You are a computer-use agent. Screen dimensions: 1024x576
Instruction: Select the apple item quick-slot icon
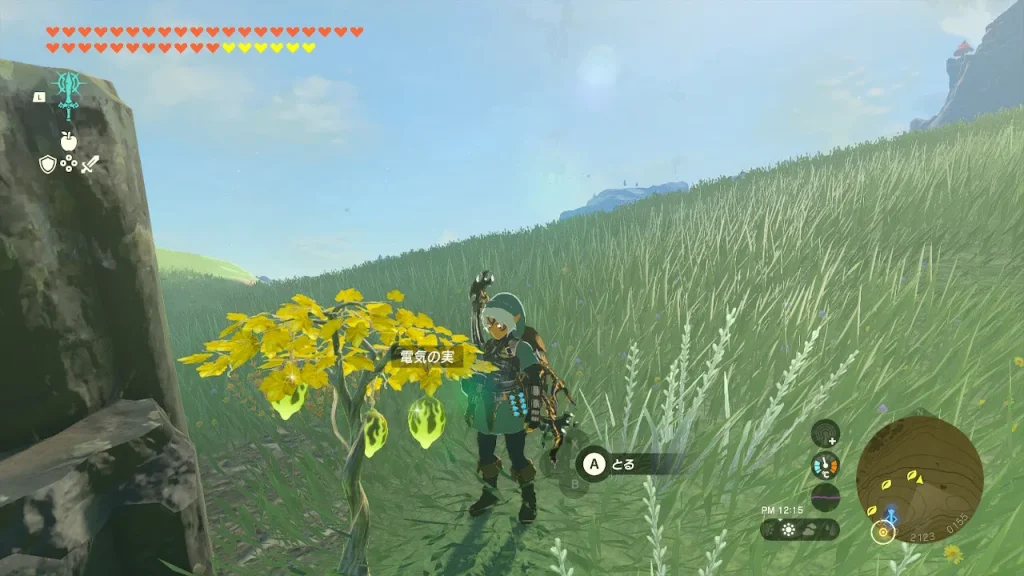tap(69, 141)
